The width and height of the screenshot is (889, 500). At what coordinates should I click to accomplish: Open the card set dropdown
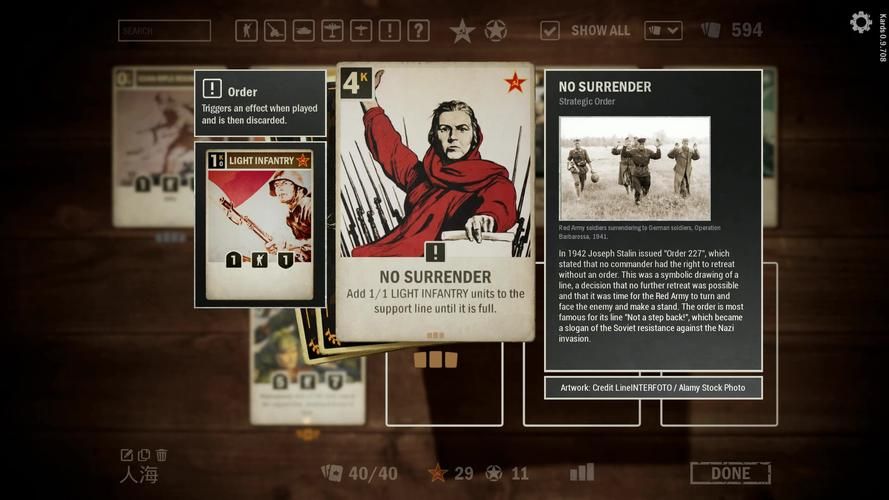click(x=663, y=31)
